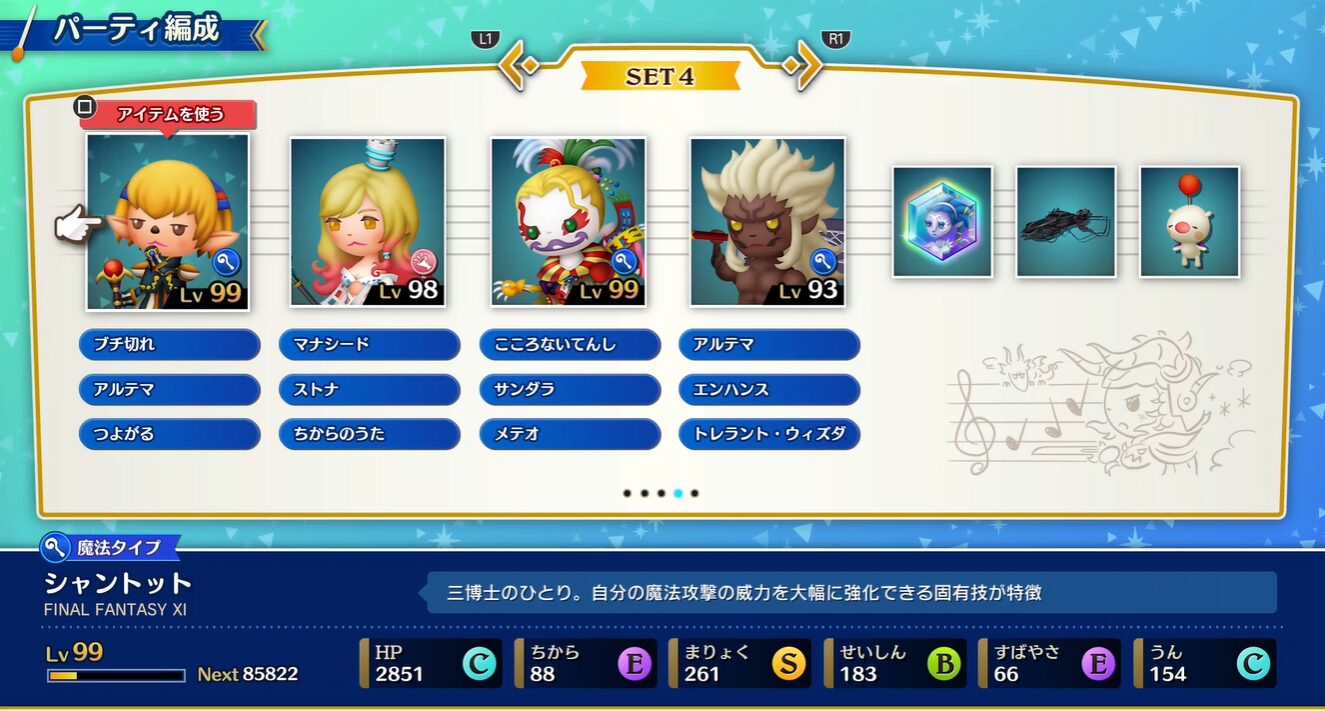Select the ちからのうた ability
The height and width of the screenshot is (711, 1325).
point(369,435)
